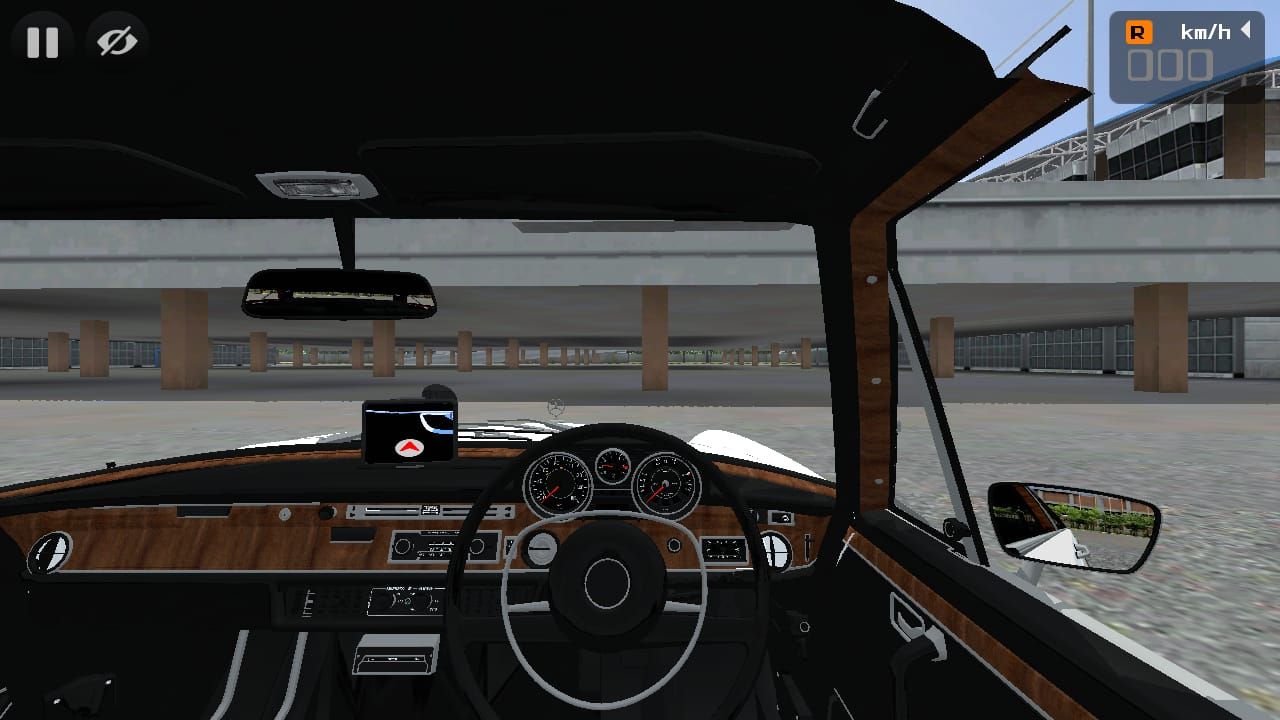The width and height of the screenshot is (1280, 720).
Task: Tap the small fuel gauge cluster
Action: click(x=611, y=468)
